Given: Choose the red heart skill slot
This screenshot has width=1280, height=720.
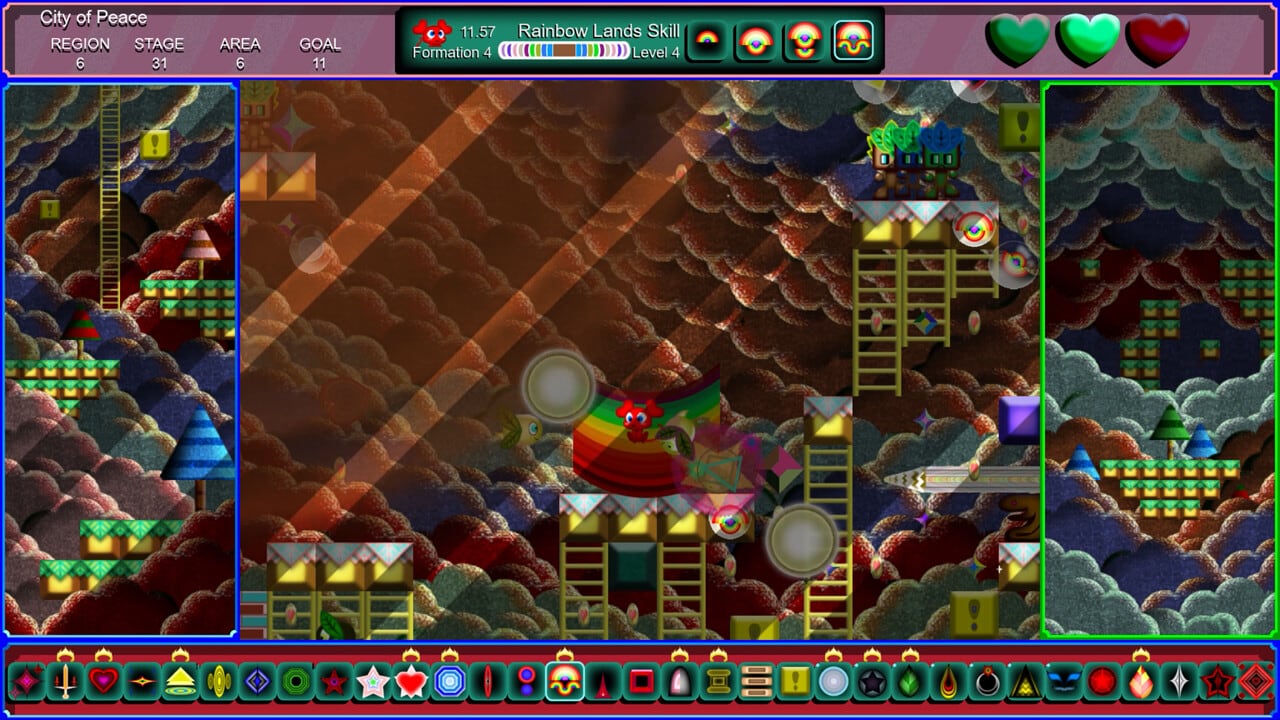Looking at the screenshot, I should click(x=104, y=682).
